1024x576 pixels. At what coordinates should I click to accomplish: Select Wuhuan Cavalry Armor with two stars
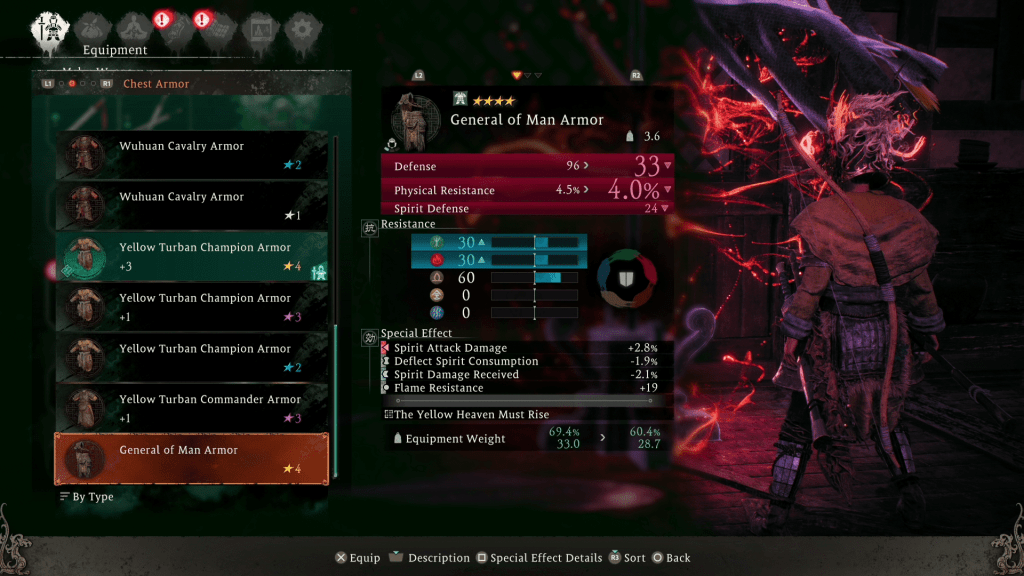(192, 154)
